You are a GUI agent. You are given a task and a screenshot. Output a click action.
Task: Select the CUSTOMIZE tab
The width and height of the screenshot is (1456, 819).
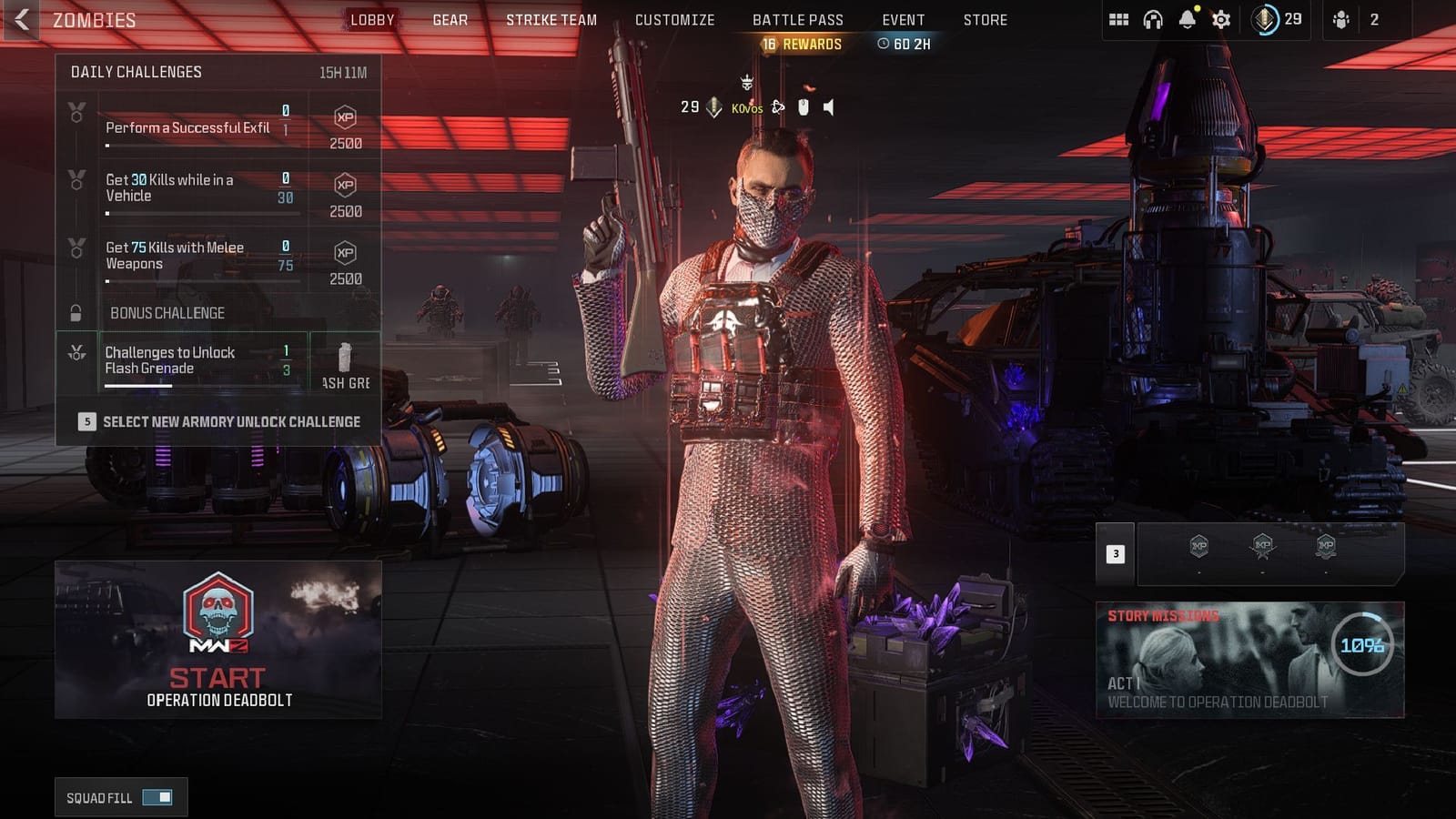point(673,18)
